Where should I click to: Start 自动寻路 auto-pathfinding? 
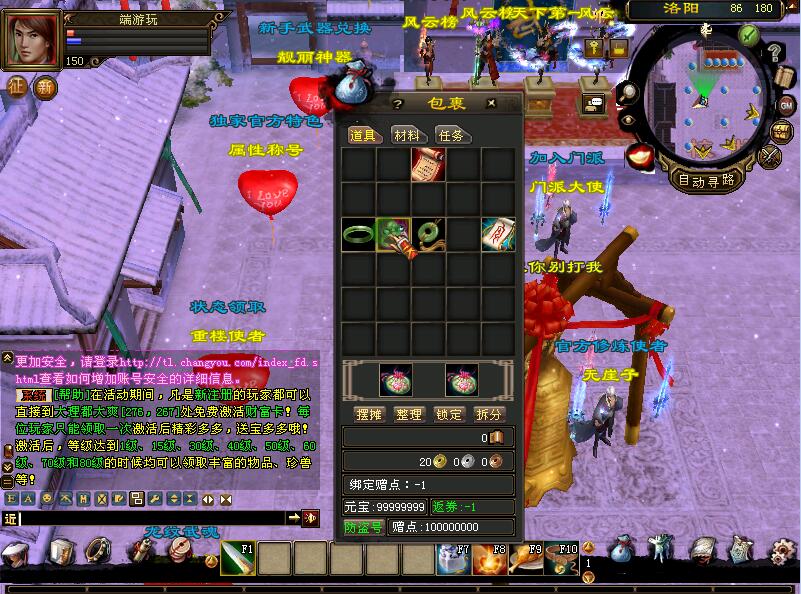(707, 181)
